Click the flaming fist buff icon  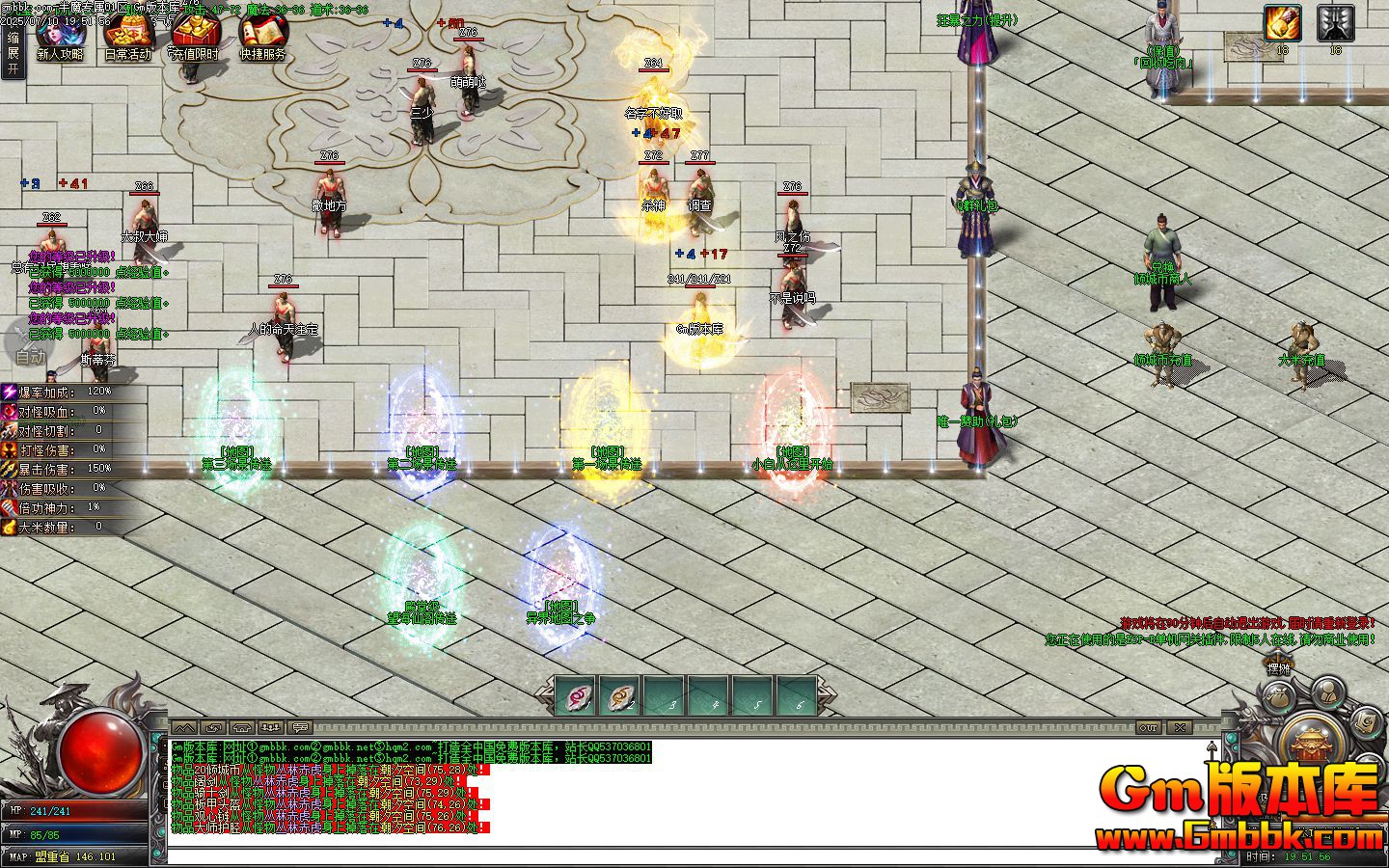[1282, 24]
